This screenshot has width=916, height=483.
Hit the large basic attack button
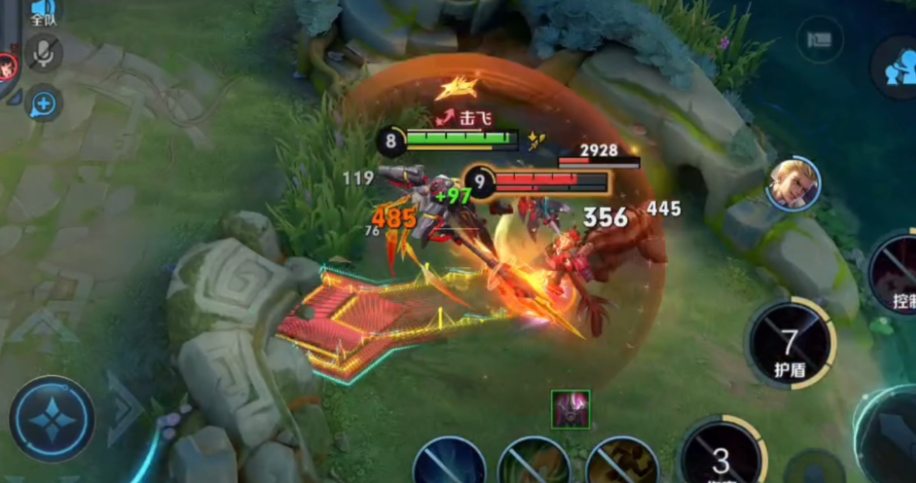890,440
